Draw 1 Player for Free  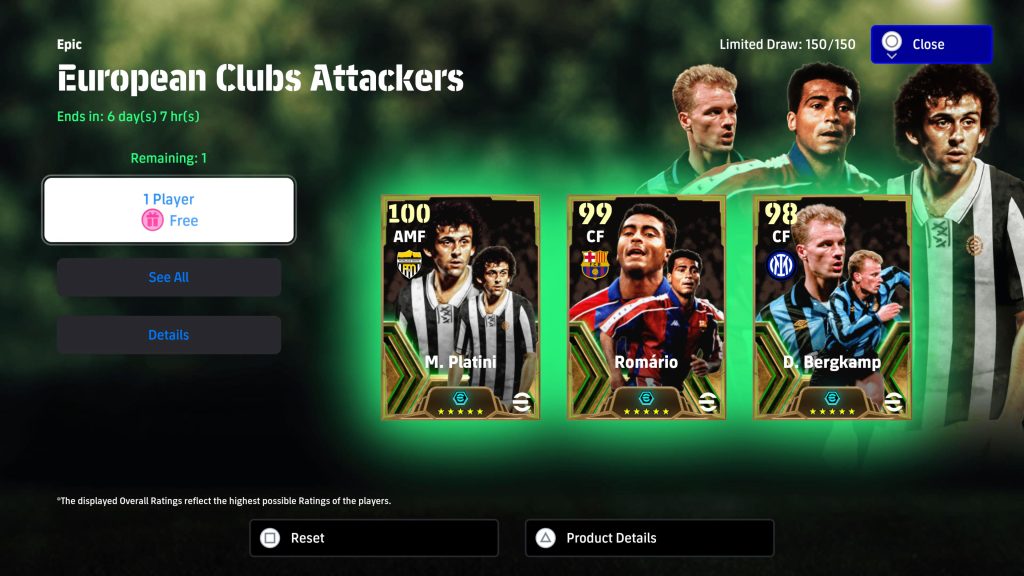168,210
